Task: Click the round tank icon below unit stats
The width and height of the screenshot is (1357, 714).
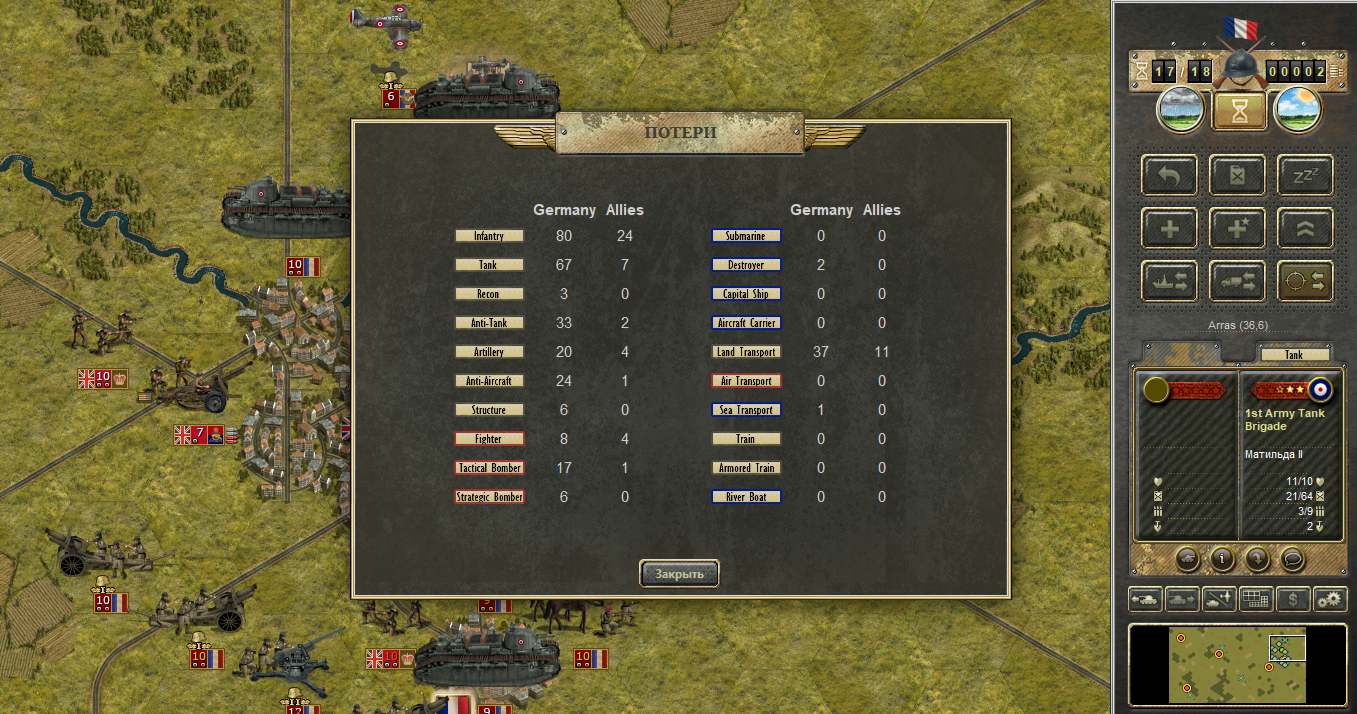Action: 1188,558
